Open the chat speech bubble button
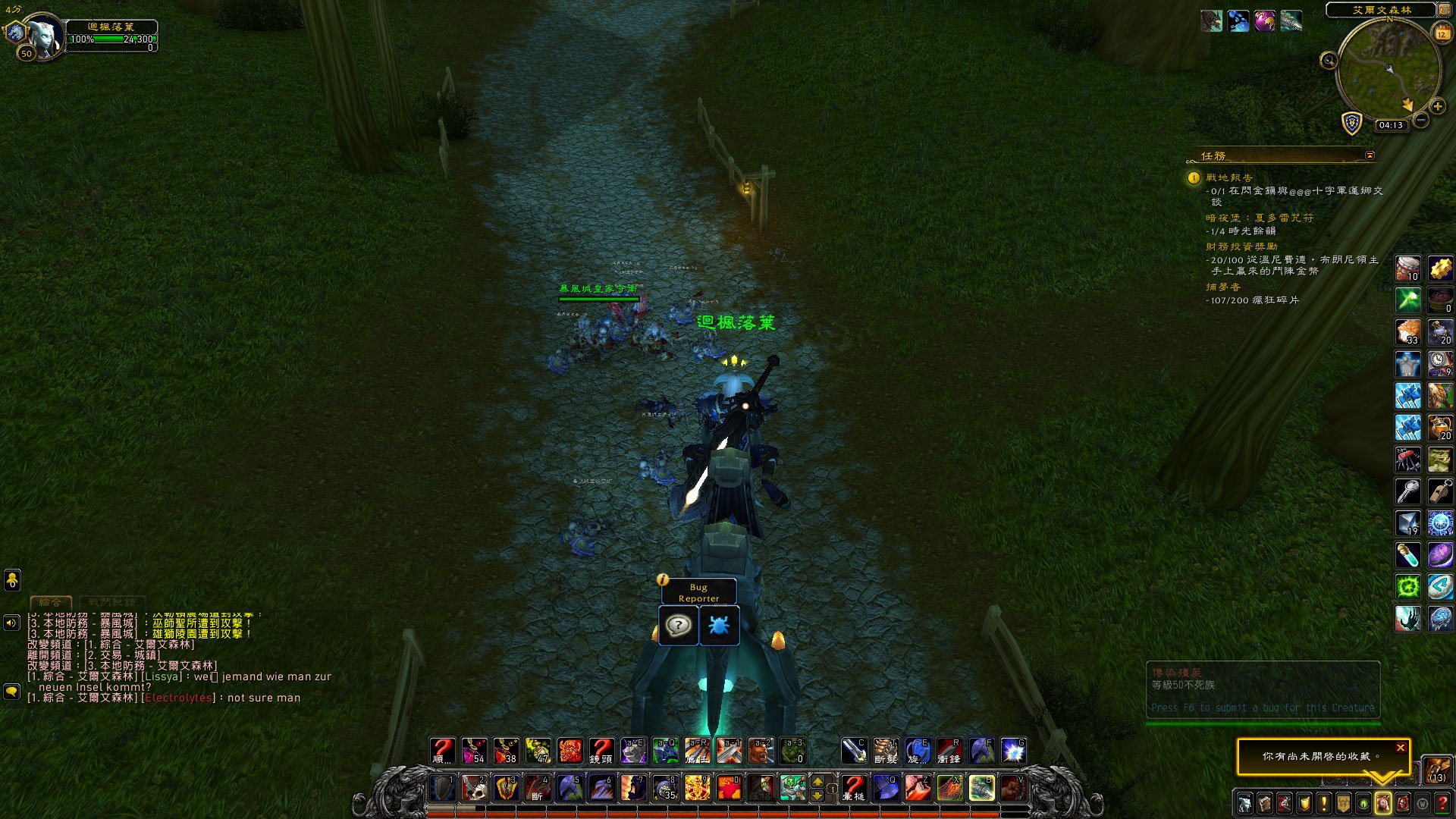The height and width of the screenshot is (819, 1456). 11,692
